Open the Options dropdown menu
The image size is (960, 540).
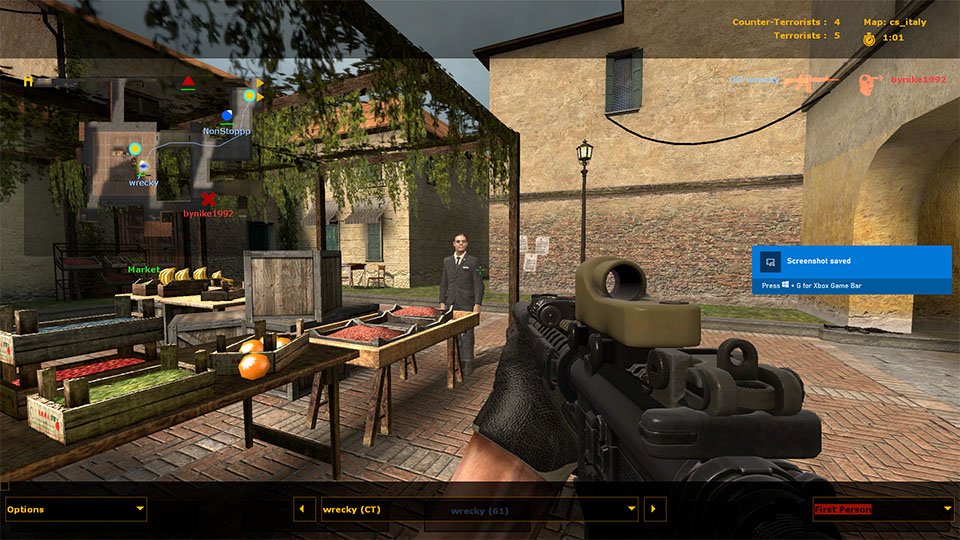point(76,509)
